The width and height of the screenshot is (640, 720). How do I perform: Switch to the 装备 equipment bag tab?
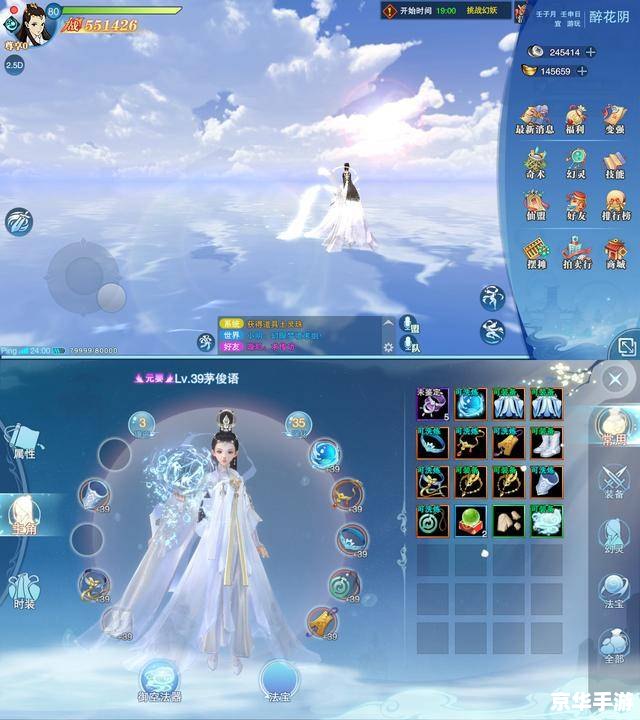coord(614,478)
